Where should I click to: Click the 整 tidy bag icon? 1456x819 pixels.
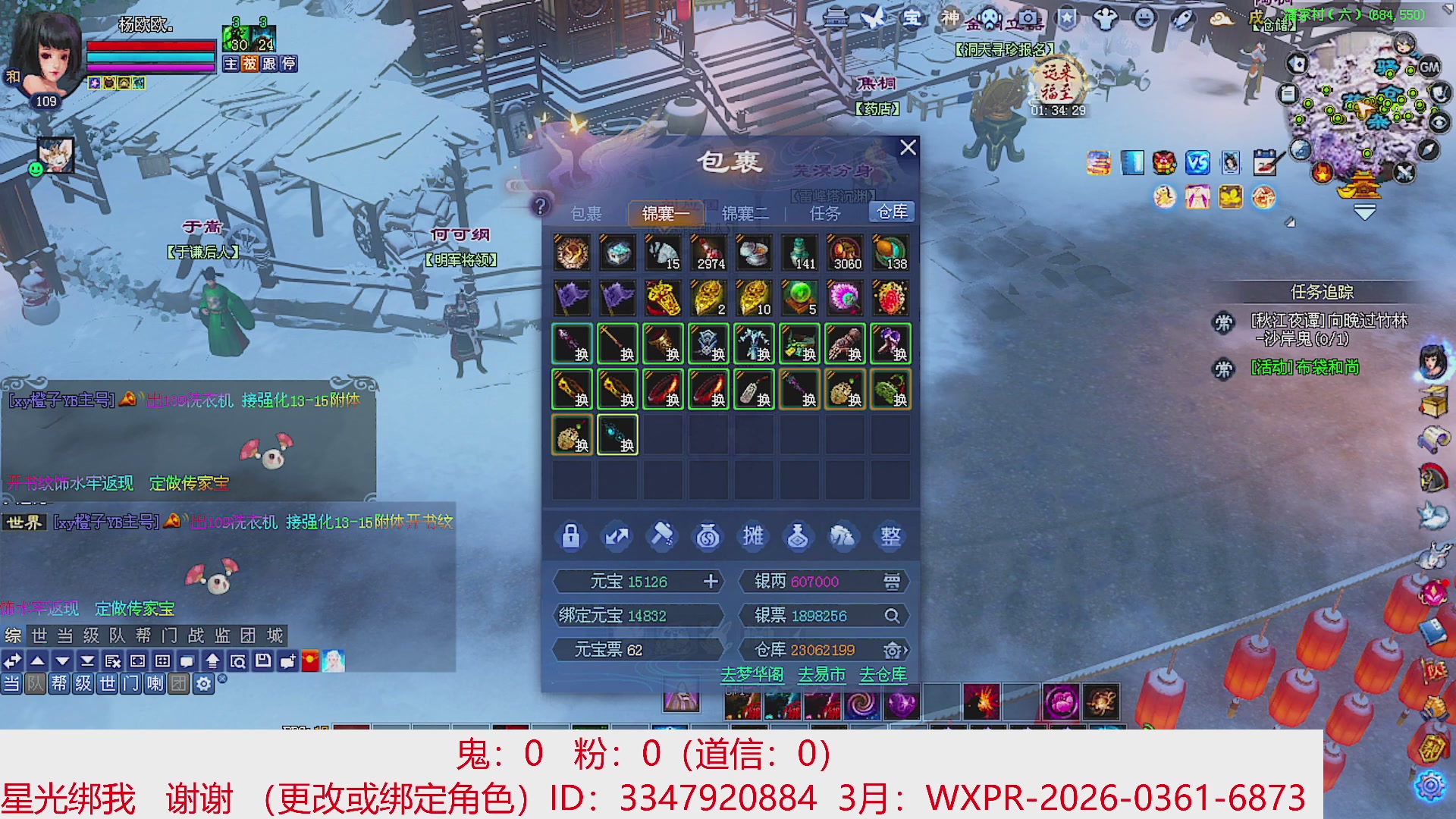890,536
